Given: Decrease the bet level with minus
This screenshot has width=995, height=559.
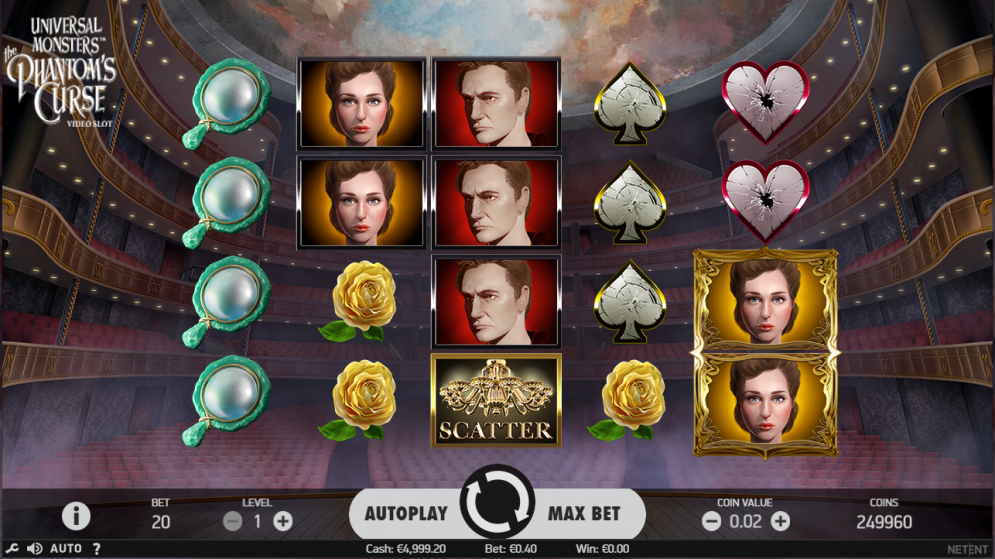Looking at the screenshot, I should (232, 521).
